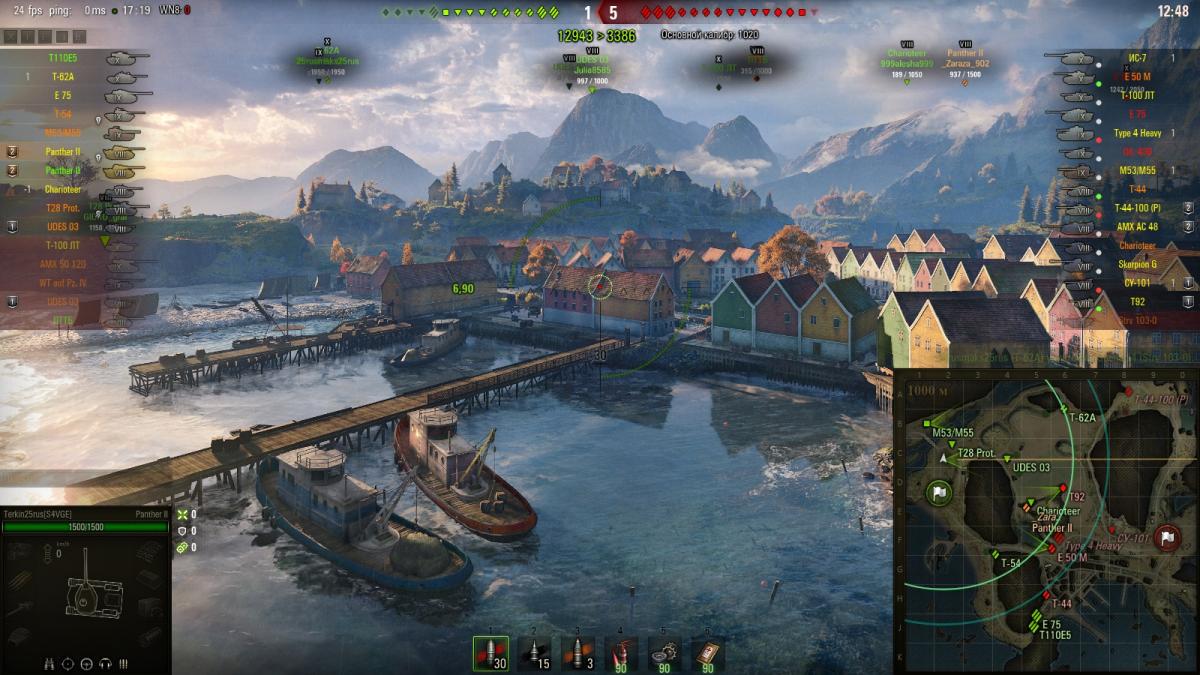Select Type 4 Heavy in the enemy list
This screenshot has height=675, width=1200.
click(1137, 133)
